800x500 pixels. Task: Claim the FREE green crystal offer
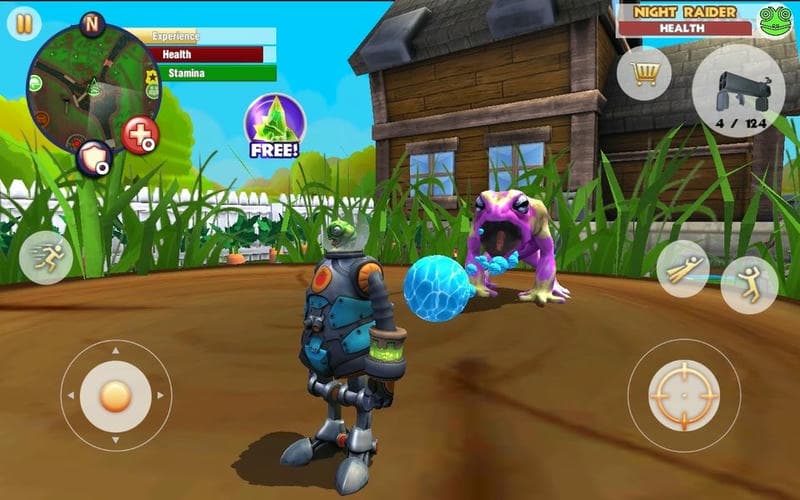tap(274, 127)
